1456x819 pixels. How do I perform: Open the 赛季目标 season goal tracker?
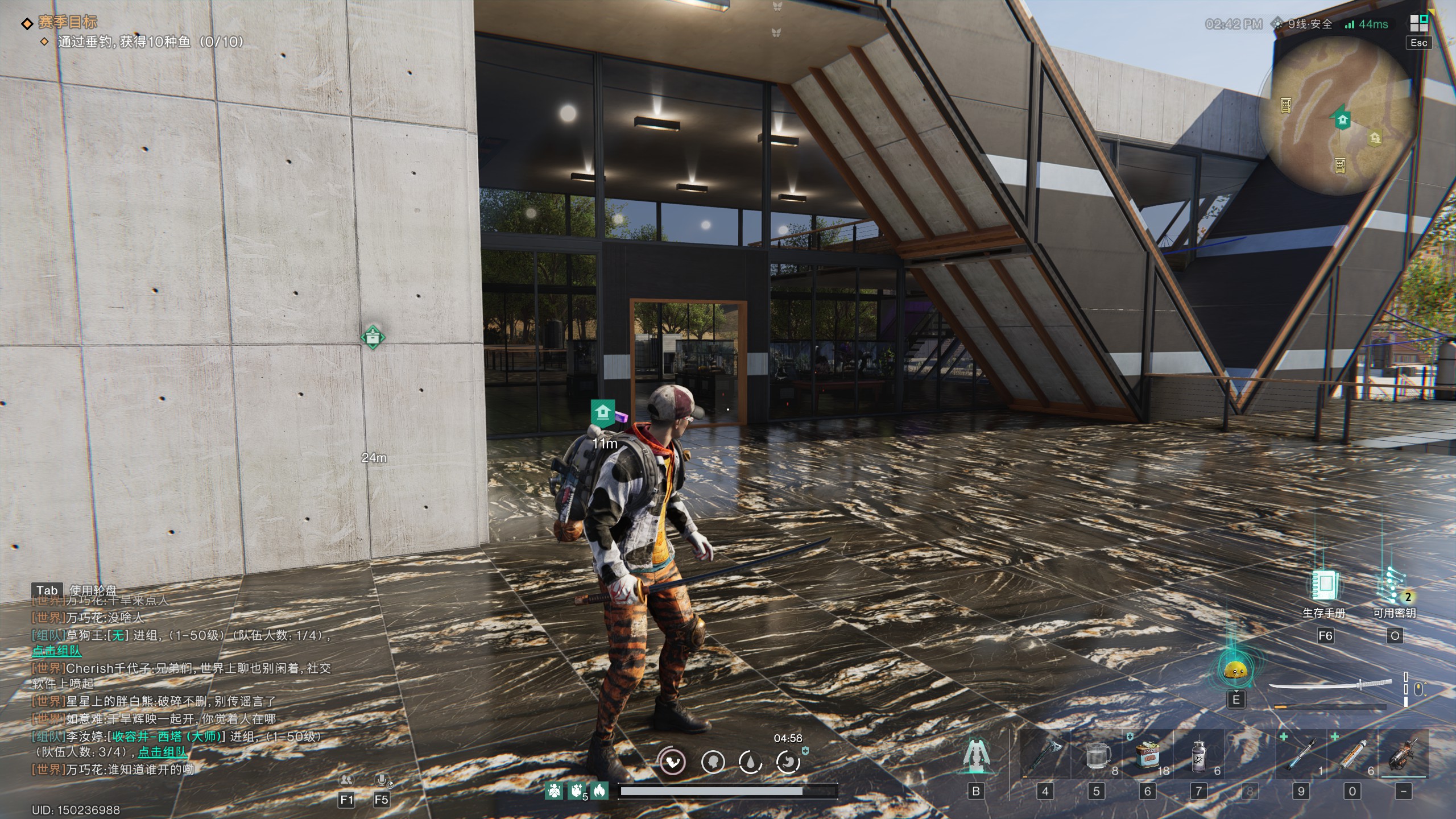(x=67, y=22)
